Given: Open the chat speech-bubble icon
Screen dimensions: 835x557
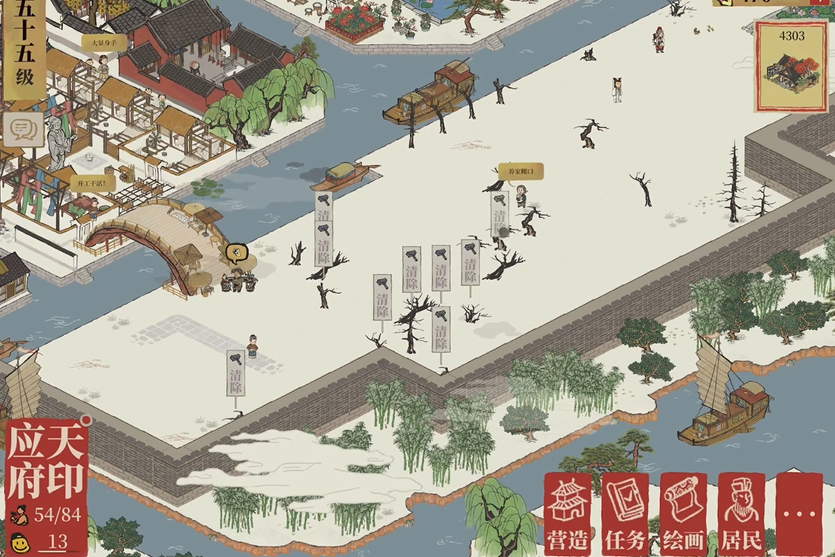Looking at the screenshot, I should (21, 129).
